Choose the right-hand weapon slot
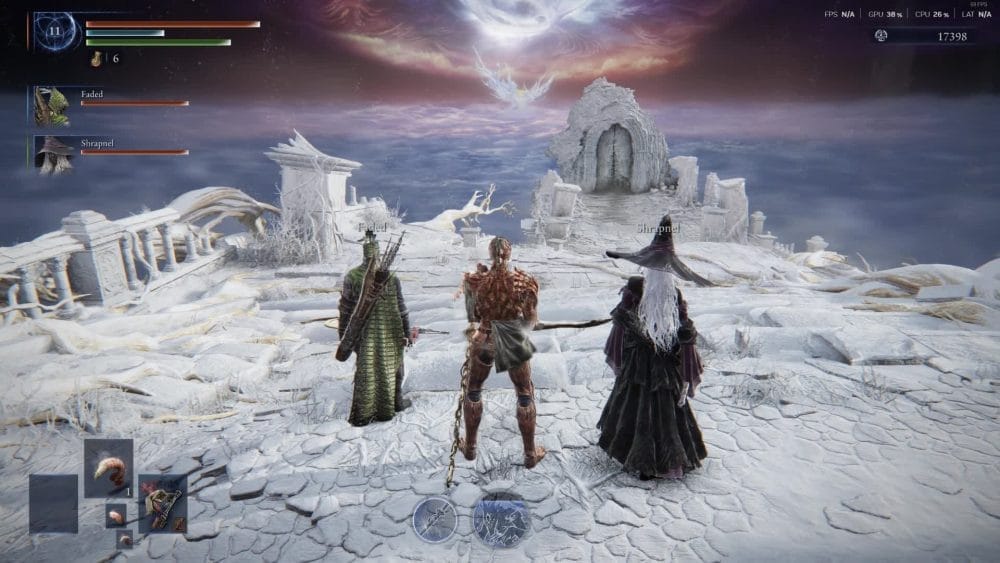Screen dimensions: 1000x563 tap(162, 503)
